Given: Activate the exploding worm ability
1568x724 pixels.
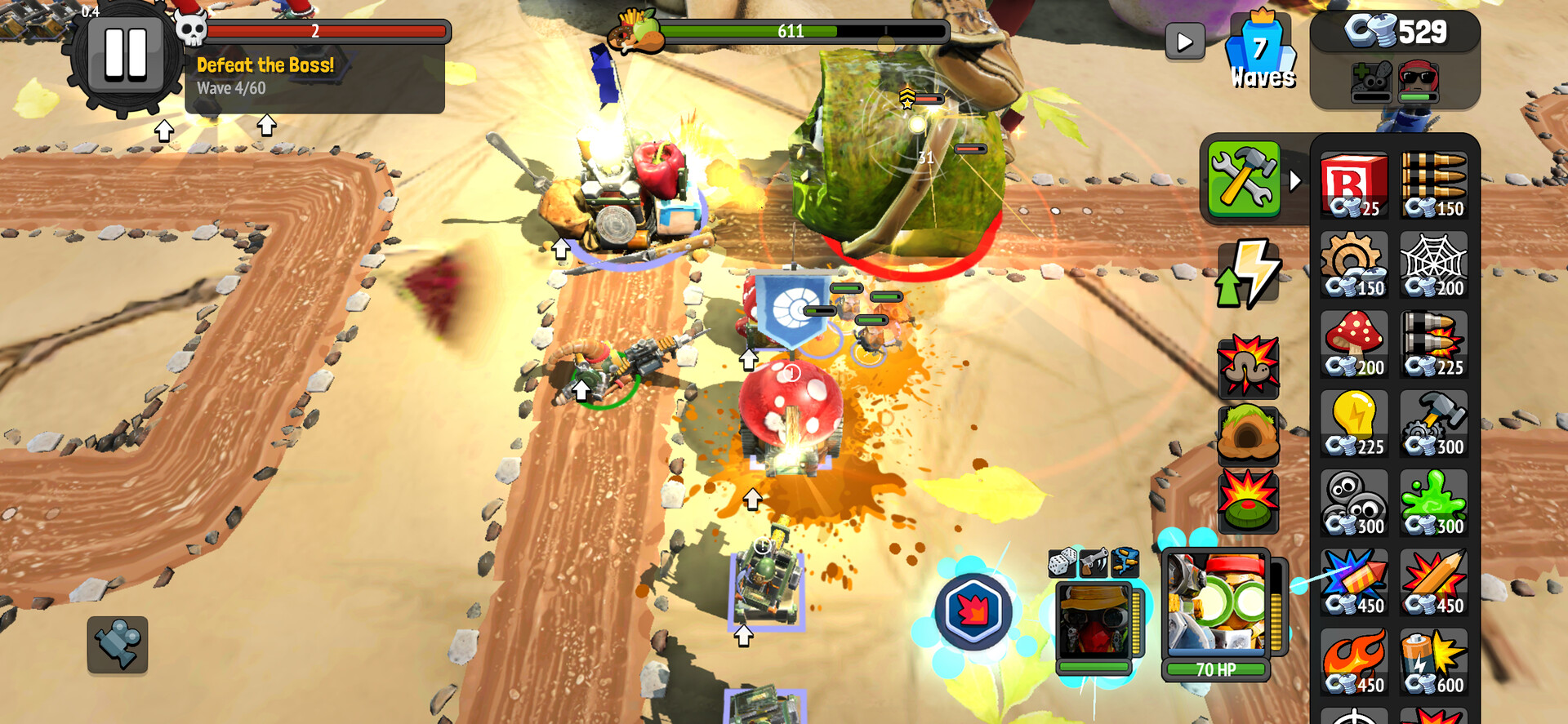Looking at the screenshot, I should coord(1248,369).
